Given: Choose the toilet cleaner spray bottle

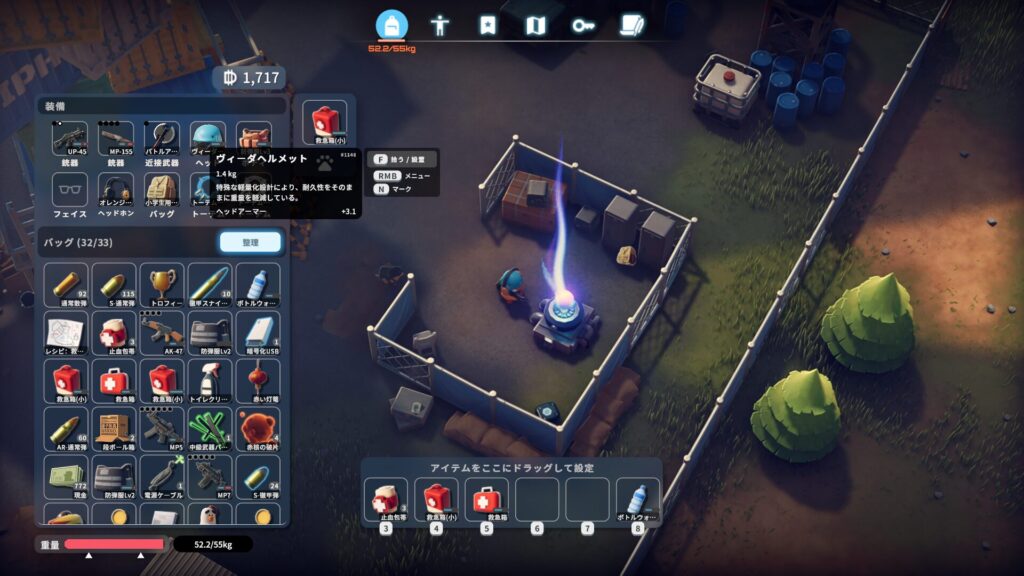Looking at the screenshot, I should (208, 380).
